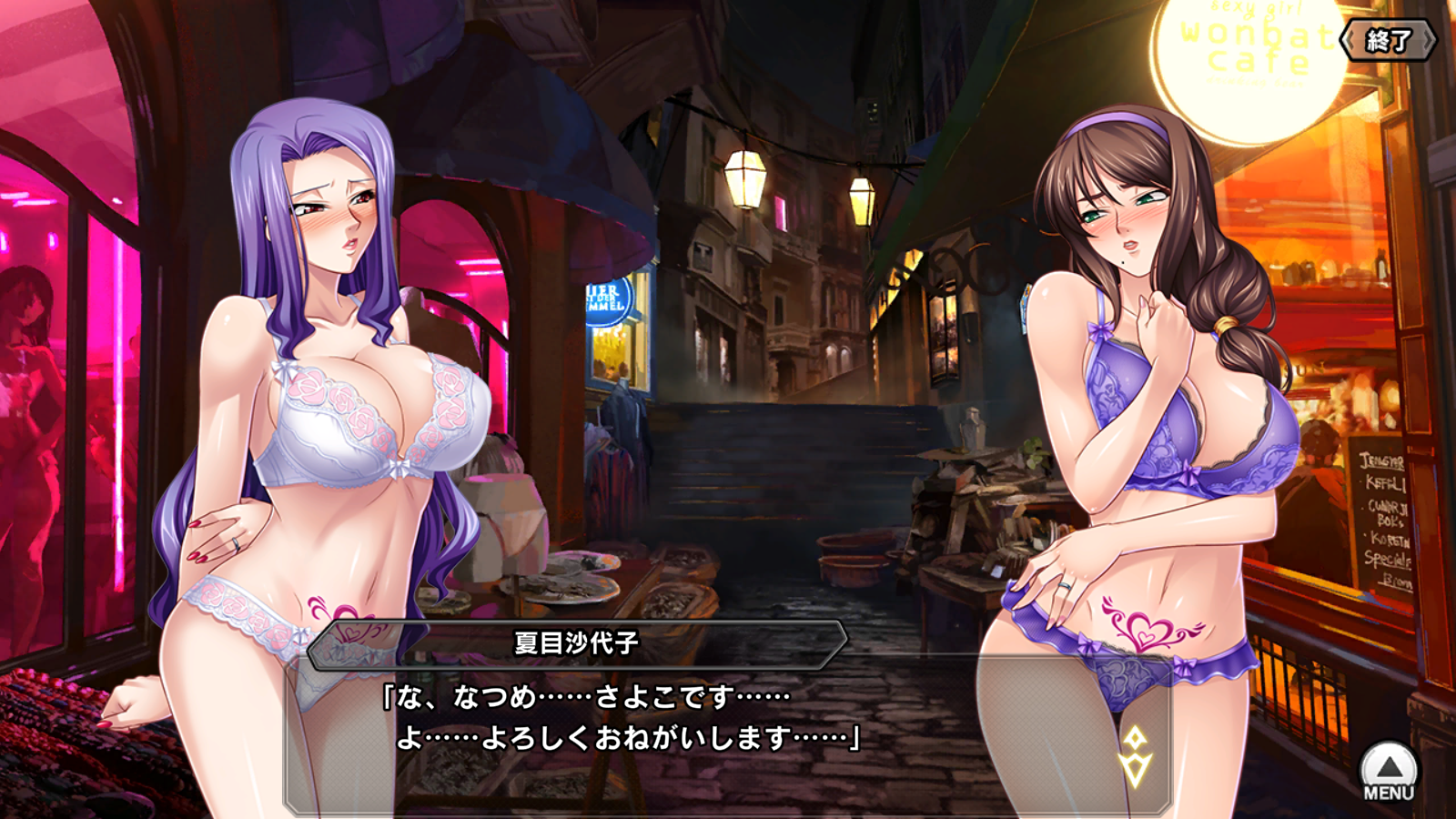Click the 終了 end button
Screen dimensions: 1456x819
click(1388, 40)
